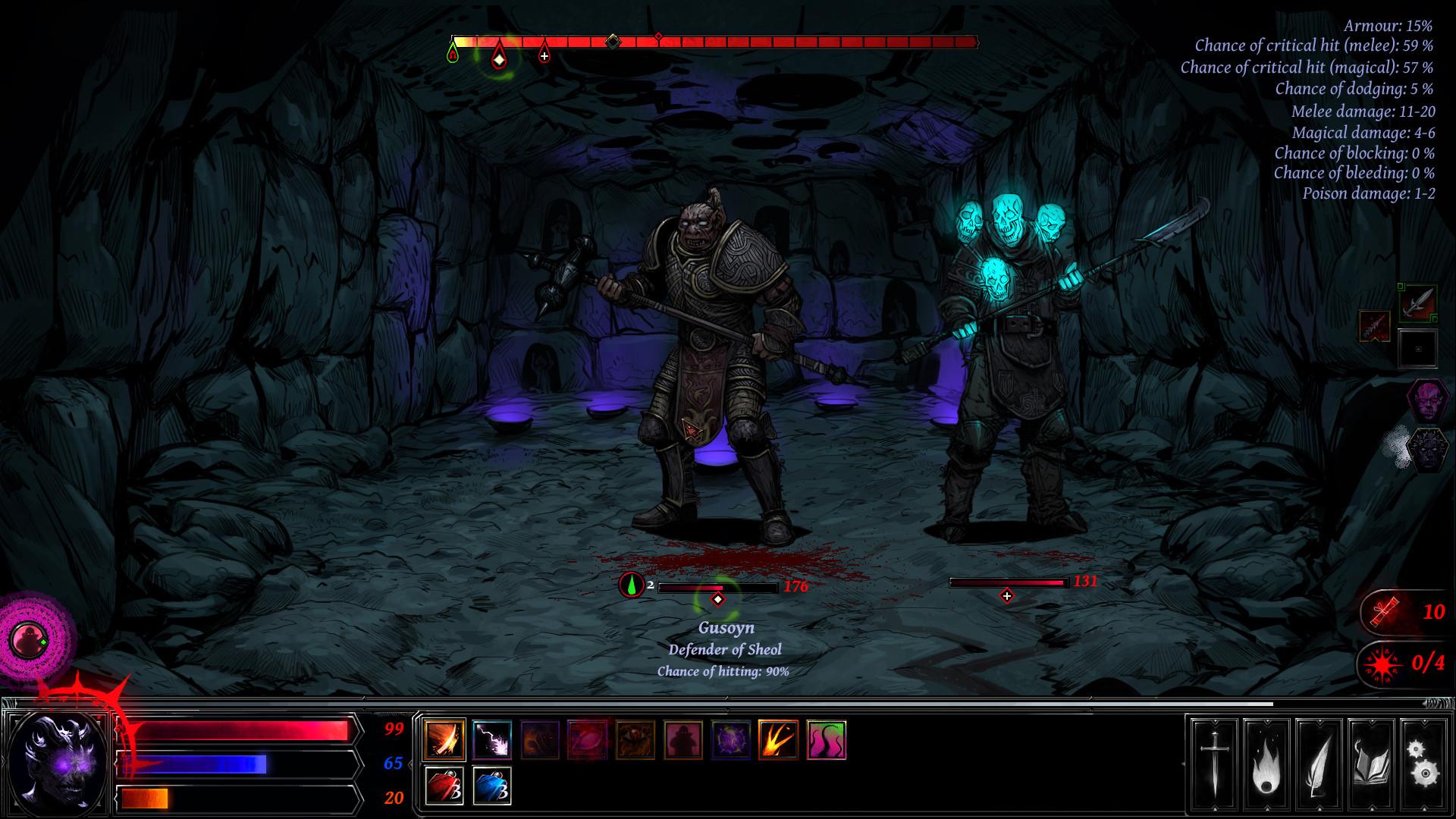This screenshot has height=819, width=1456.
Task: Click the red star counter showing 0/4
Action: click(1407, 665)
